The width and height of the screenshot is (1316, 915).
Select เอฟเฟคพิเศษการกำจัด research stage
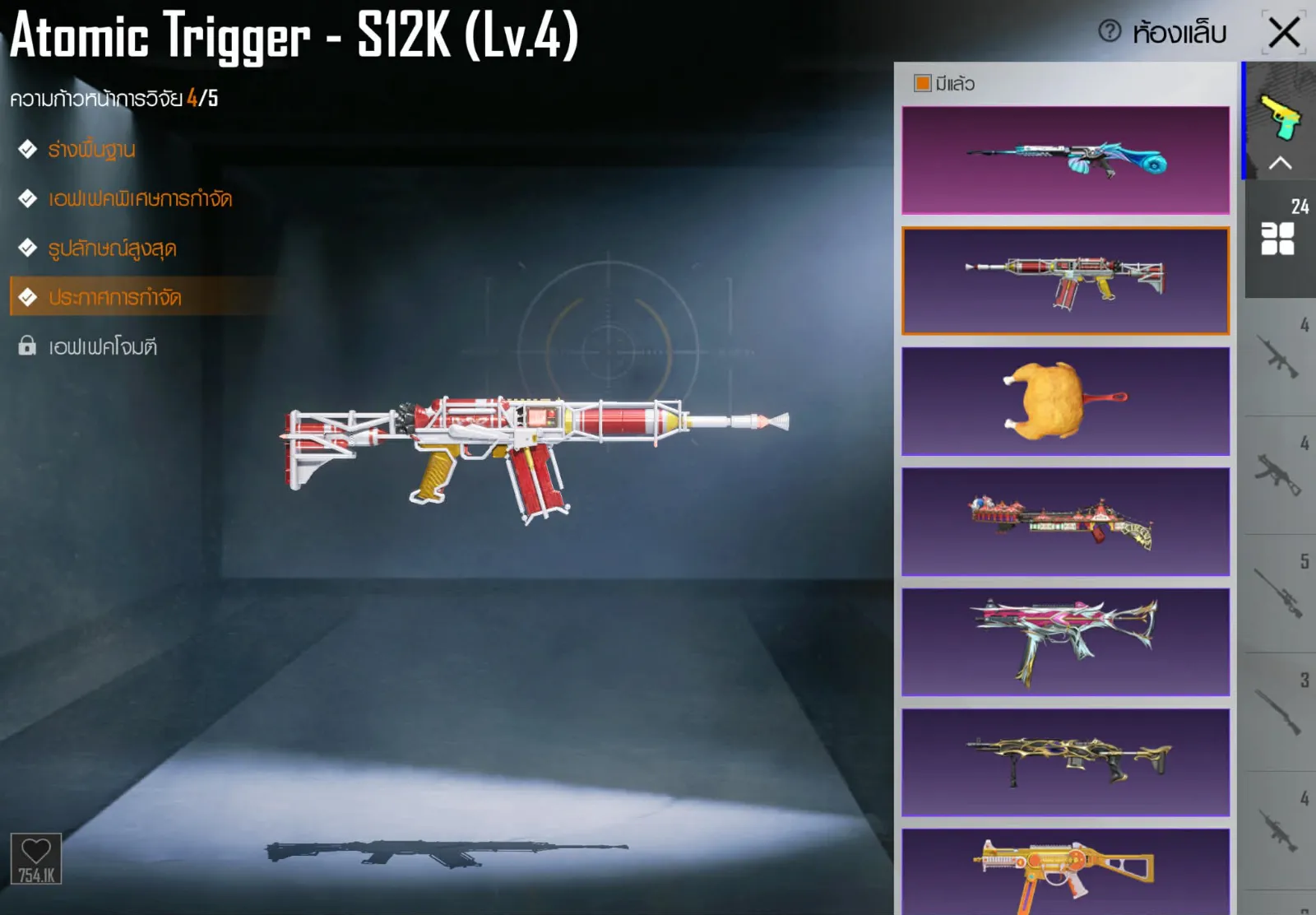tap(140, 199)
